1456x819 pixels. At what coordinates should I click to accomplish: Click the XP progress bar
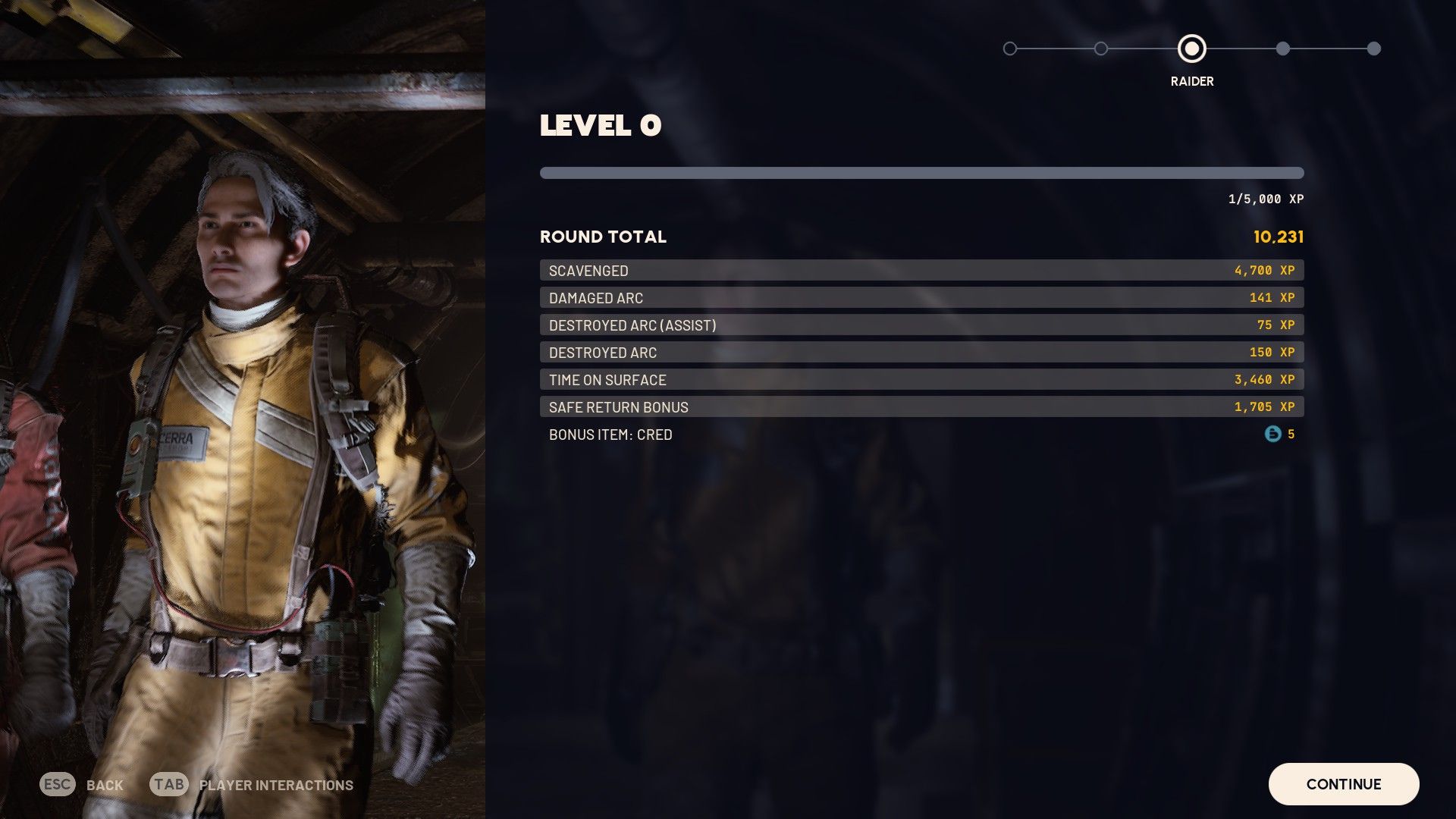point(921,172)
